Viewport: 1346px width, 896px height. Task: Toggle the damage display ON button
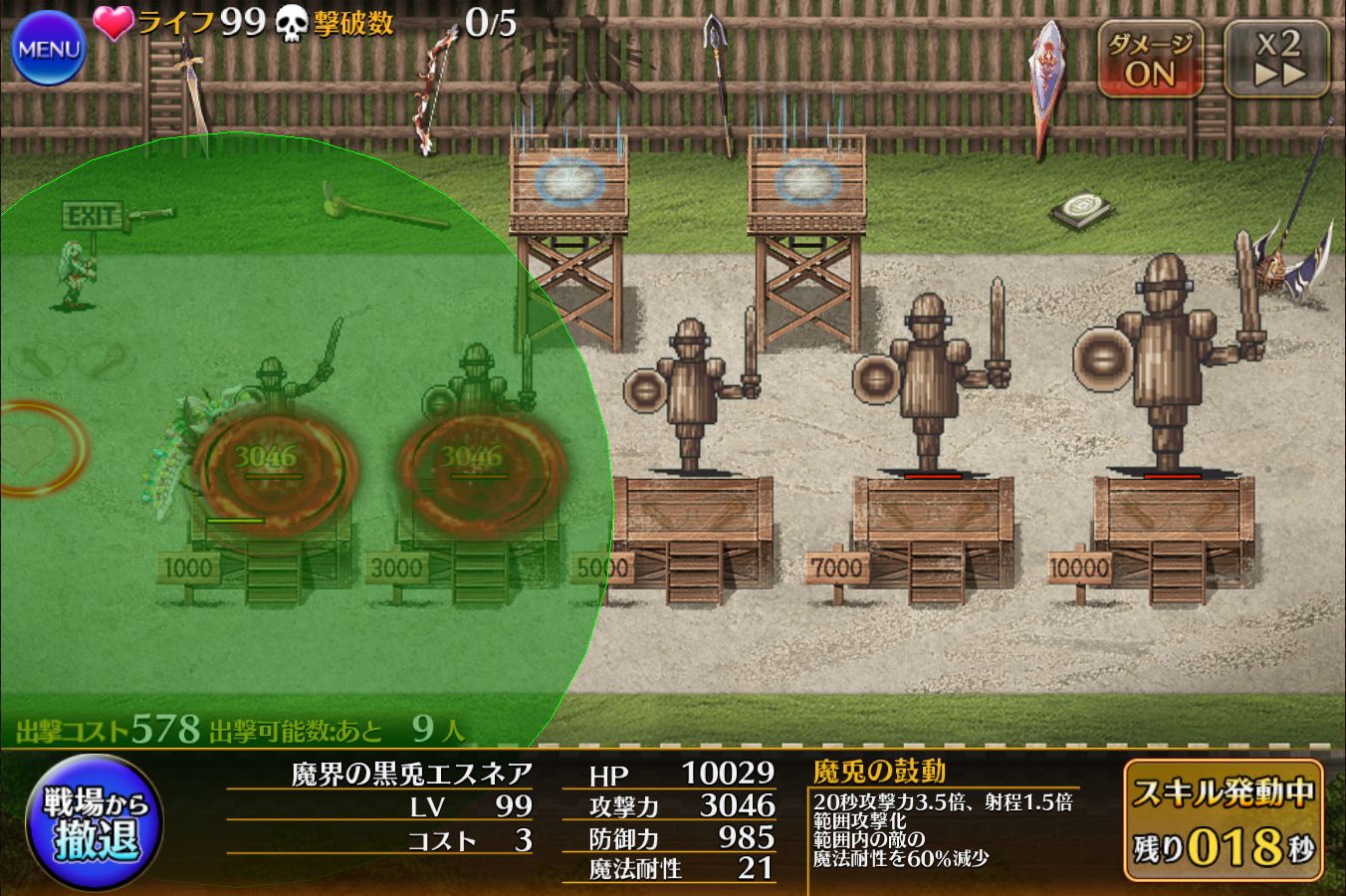(1150, 60)
